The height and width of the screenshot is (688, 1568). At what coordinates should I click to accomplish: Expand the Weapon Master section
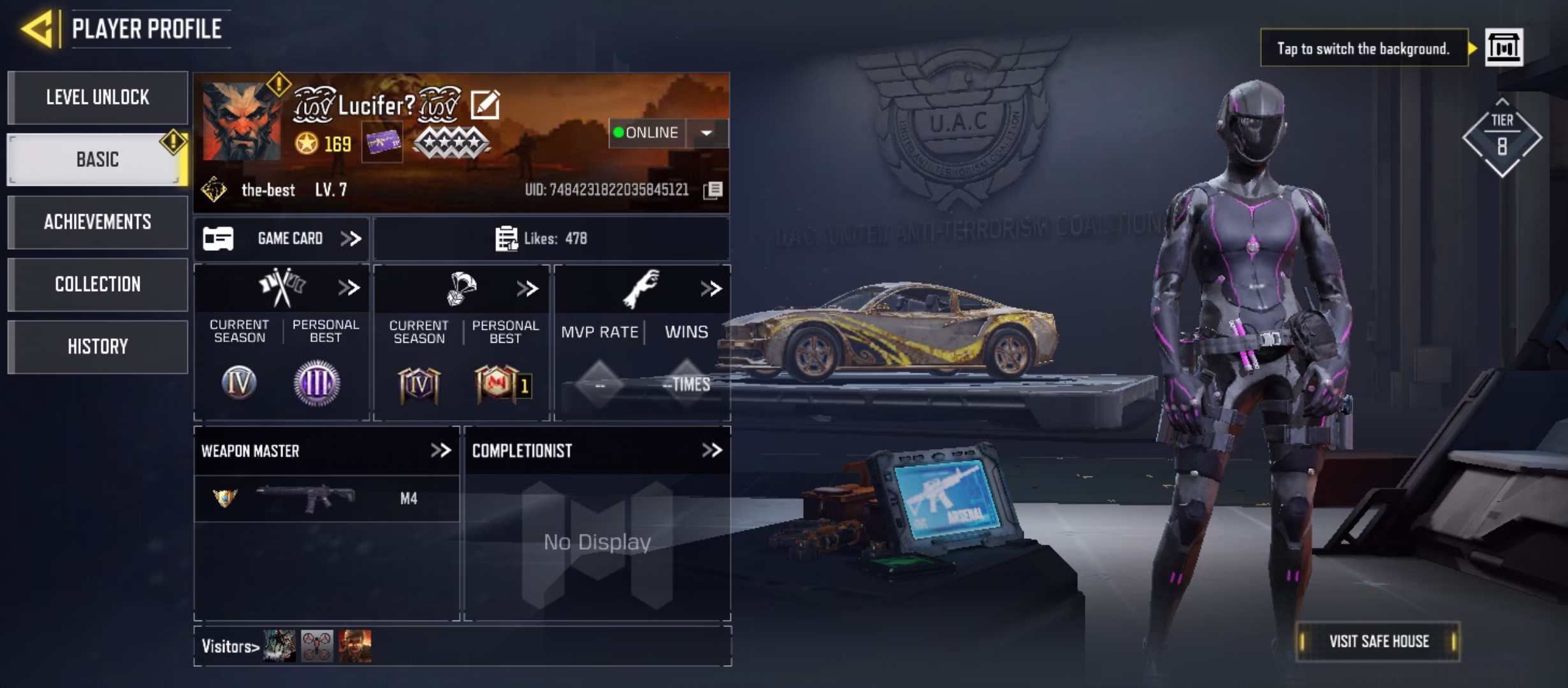pyautogui.click(x=440, y=450)
